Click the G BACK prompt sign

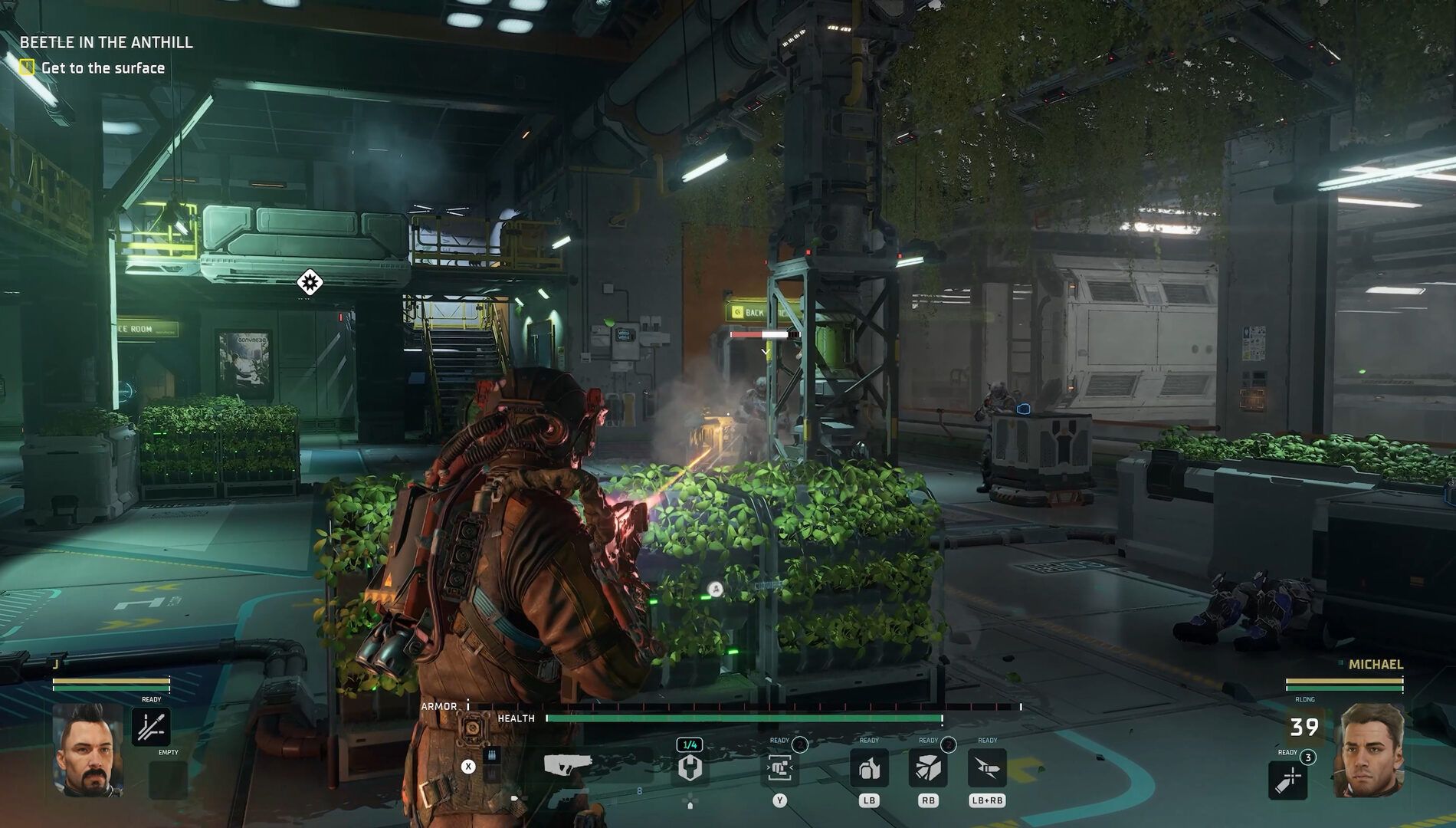[x=755, y=311]
